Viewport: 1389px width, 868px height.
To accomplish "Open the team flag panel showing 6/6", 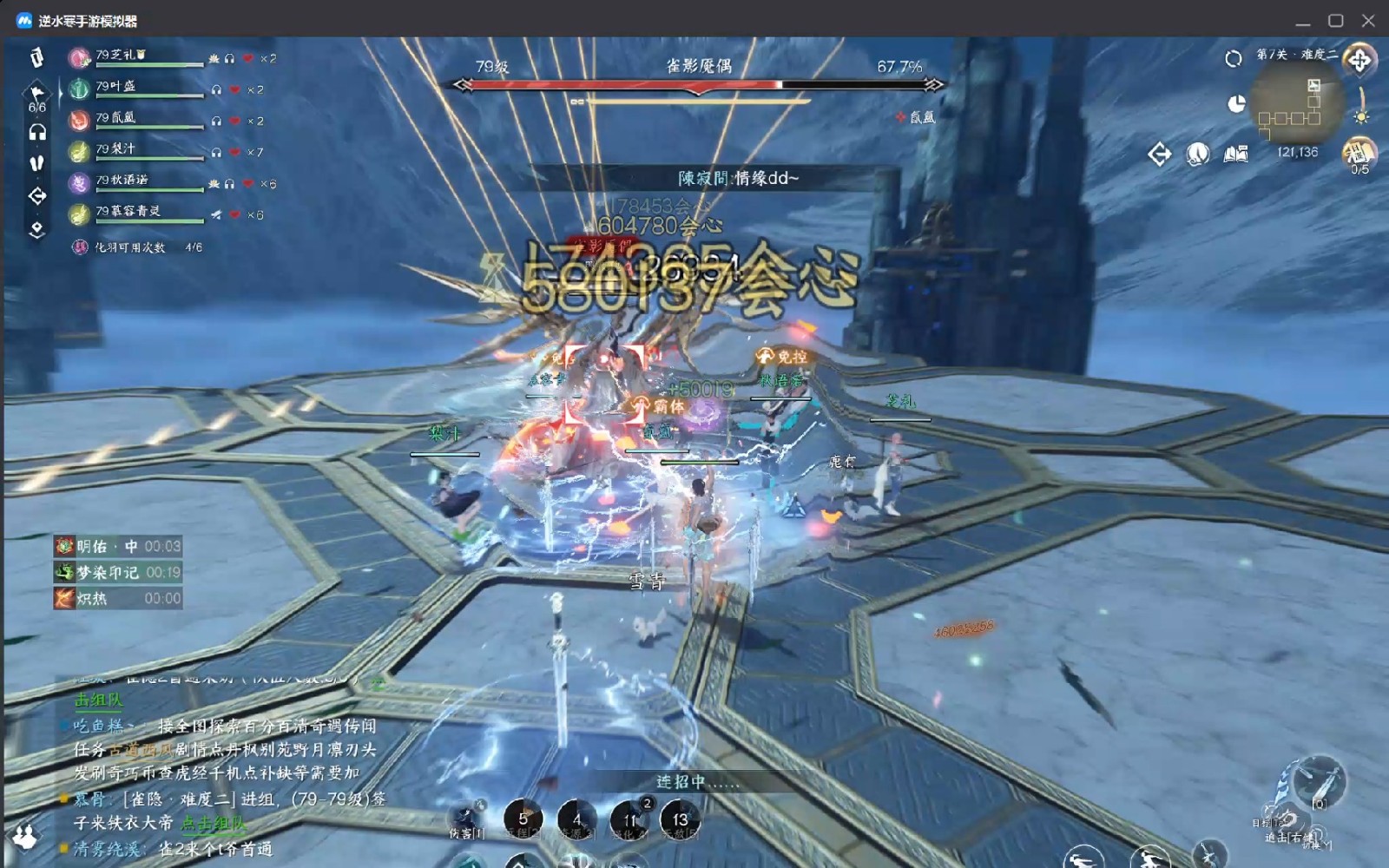I will [36, 97].
